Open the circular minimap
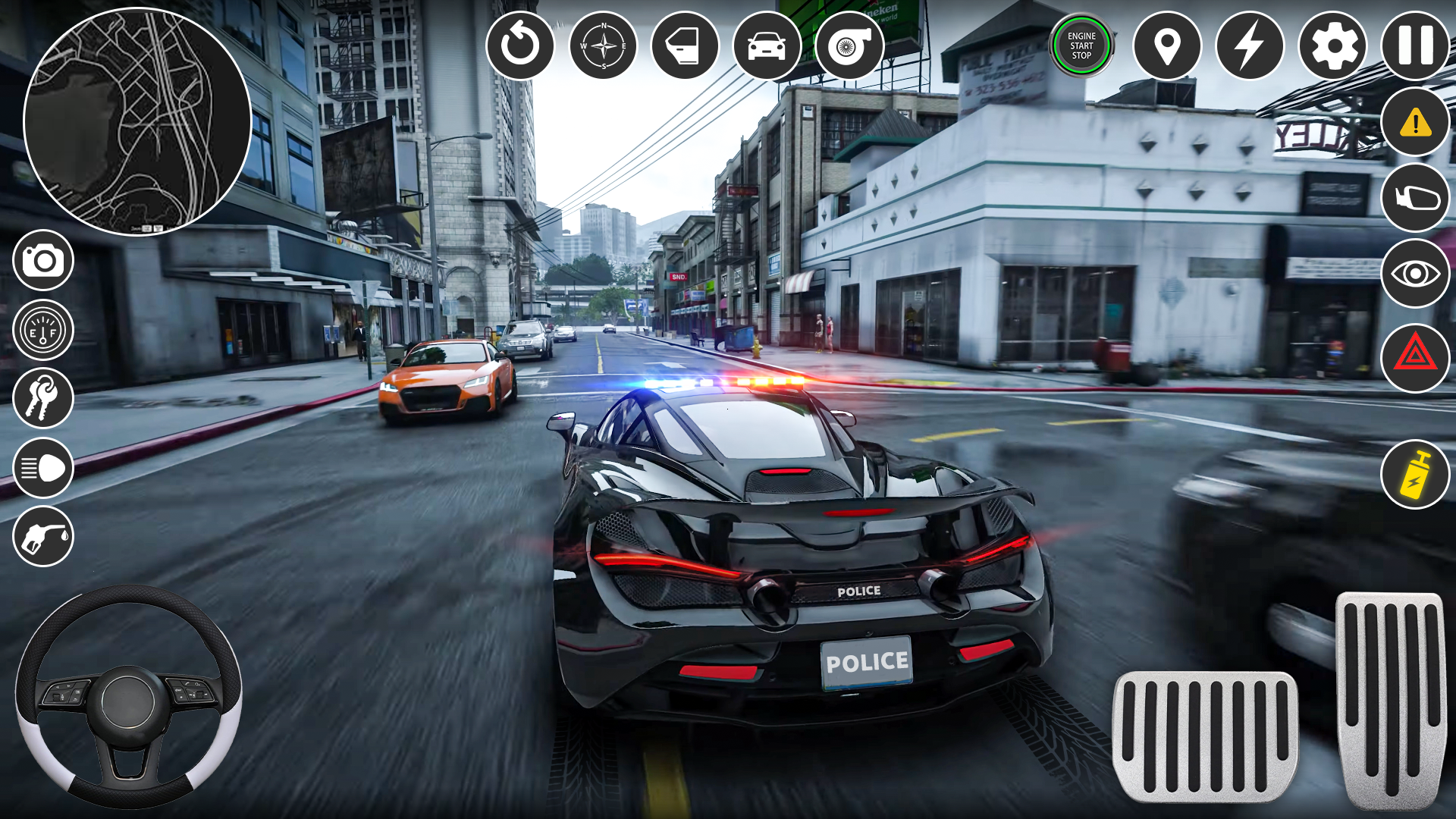The image size is (1456, 819). tap(137, 122)
